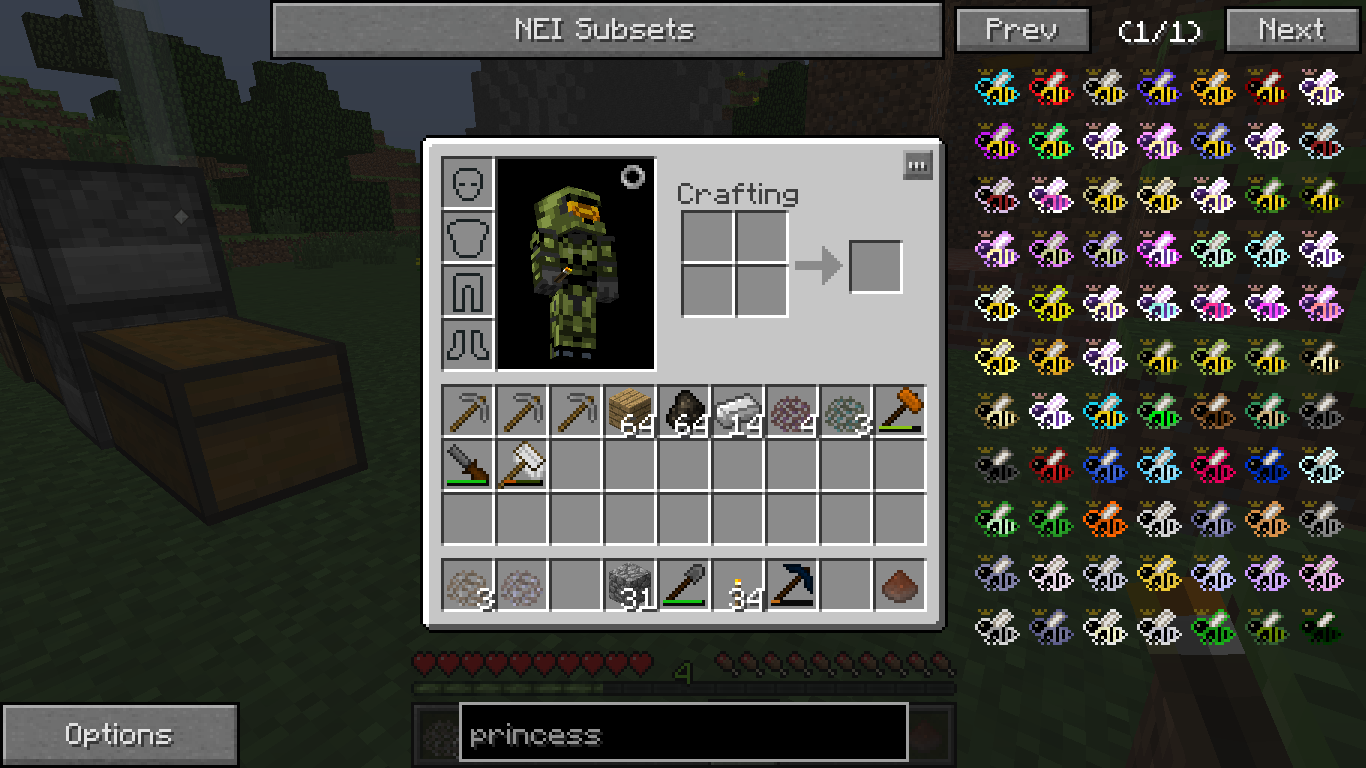1366x768 pixels.
Task: Select the shovel in the hotbar
Action: [684, 585]
